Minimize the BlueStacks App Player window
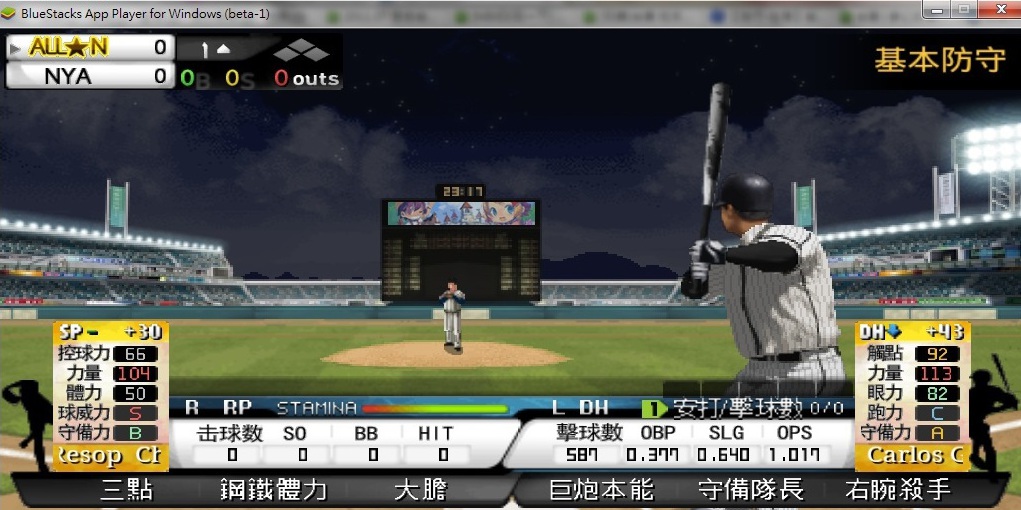The width and height of the screenshot is (1021, 510). click(x=937, y=9)
